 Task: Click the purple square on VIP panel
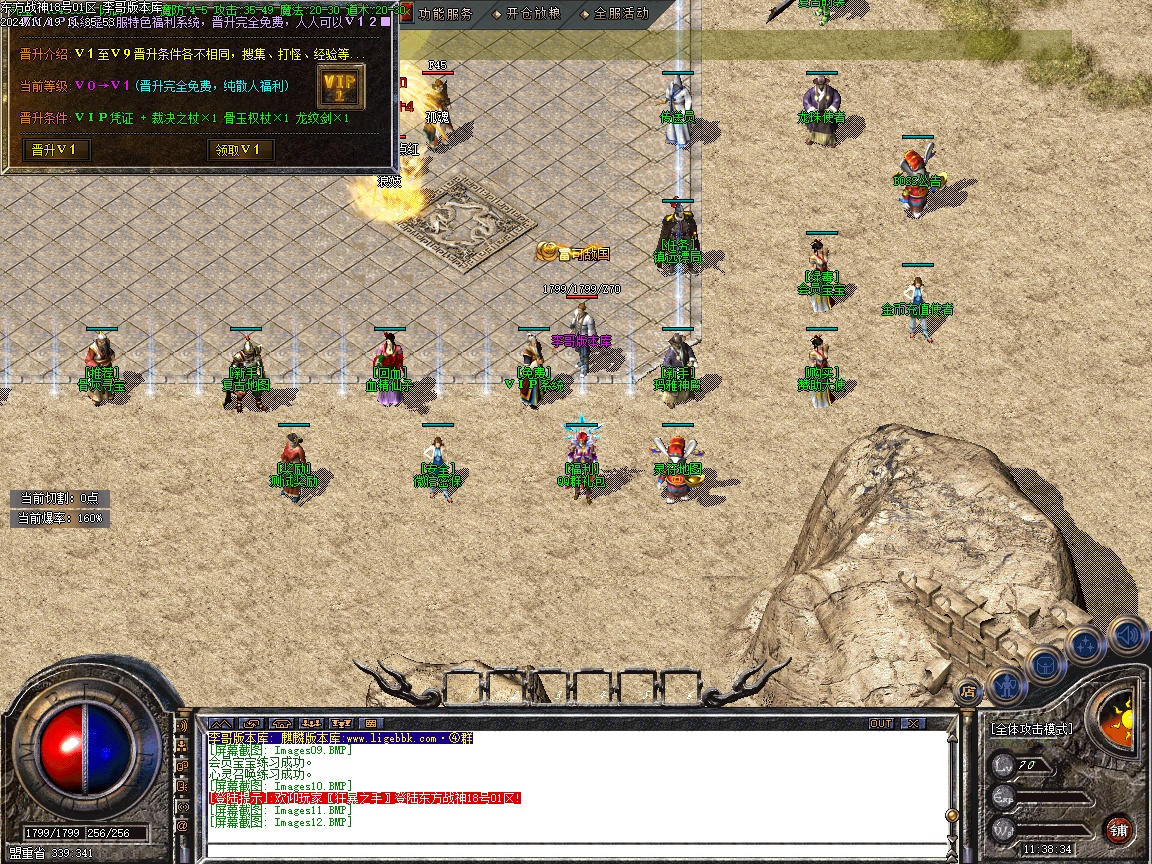point(386,21)
